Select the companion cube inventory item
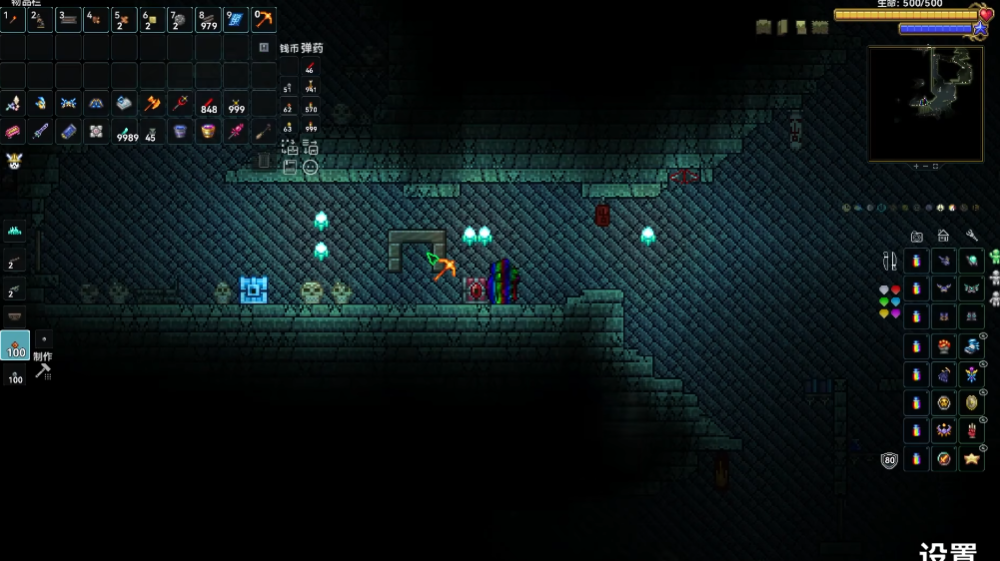Image resolution: width=1000 pixels, height=561 pixels. pyautogui.click(x=96, y=131)
